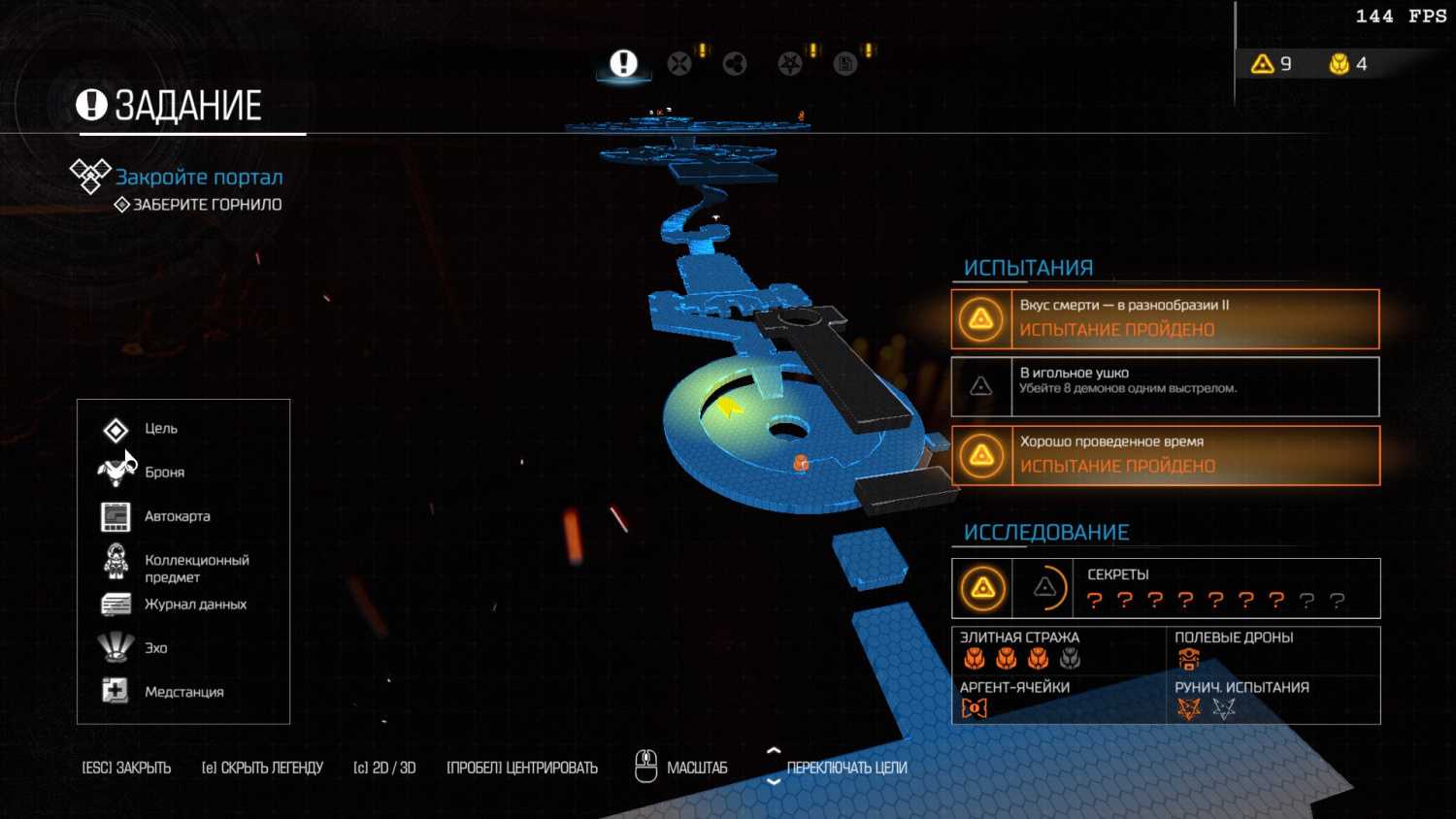The image size is (1456, 819).
Task: Hide the legend with 'СКРЫТЬ ЛЕГЕНДУ'
Action: pos(262,768)
